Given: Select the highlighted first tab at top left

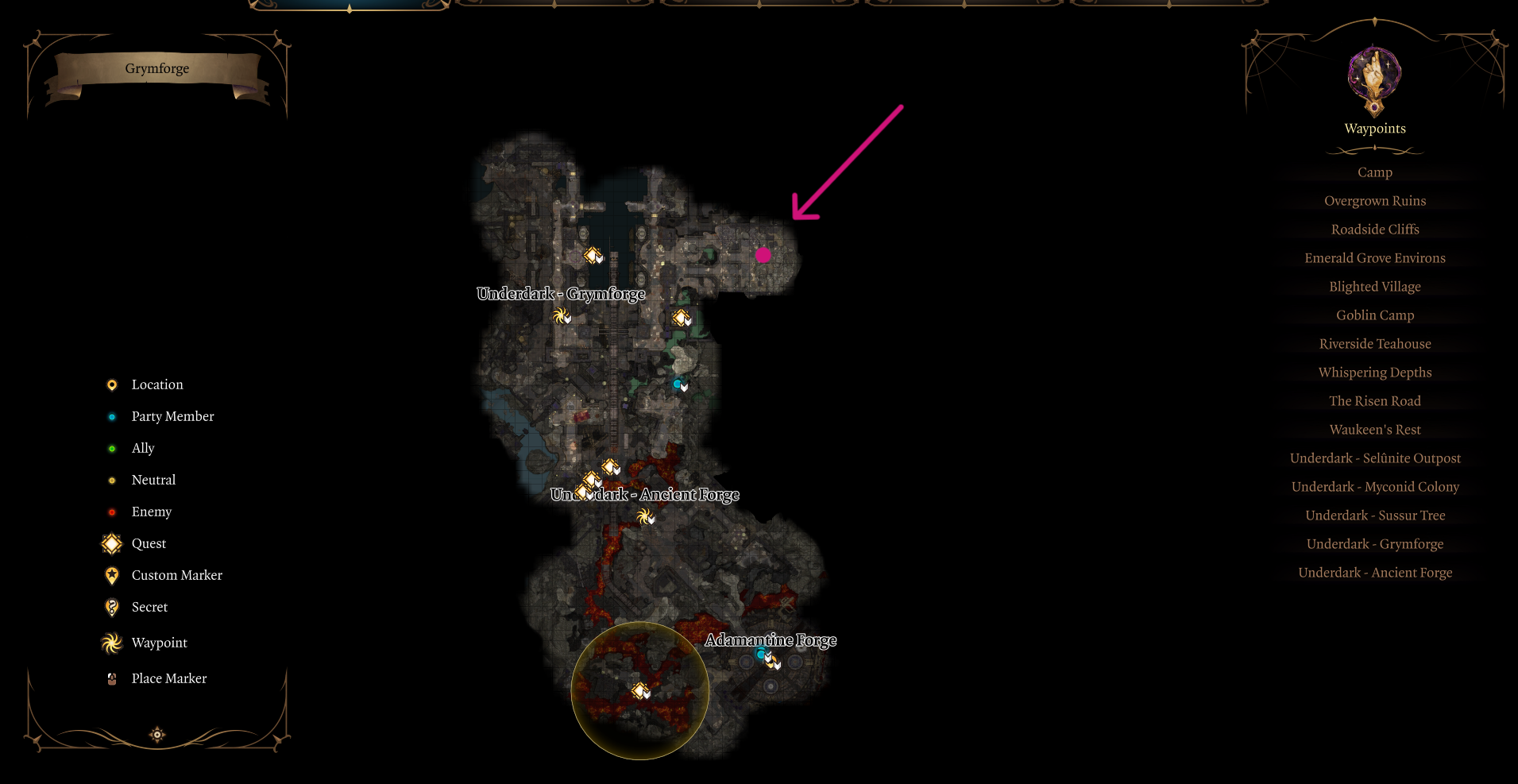Looking at the screenshot, I should [x=348, y=6].
